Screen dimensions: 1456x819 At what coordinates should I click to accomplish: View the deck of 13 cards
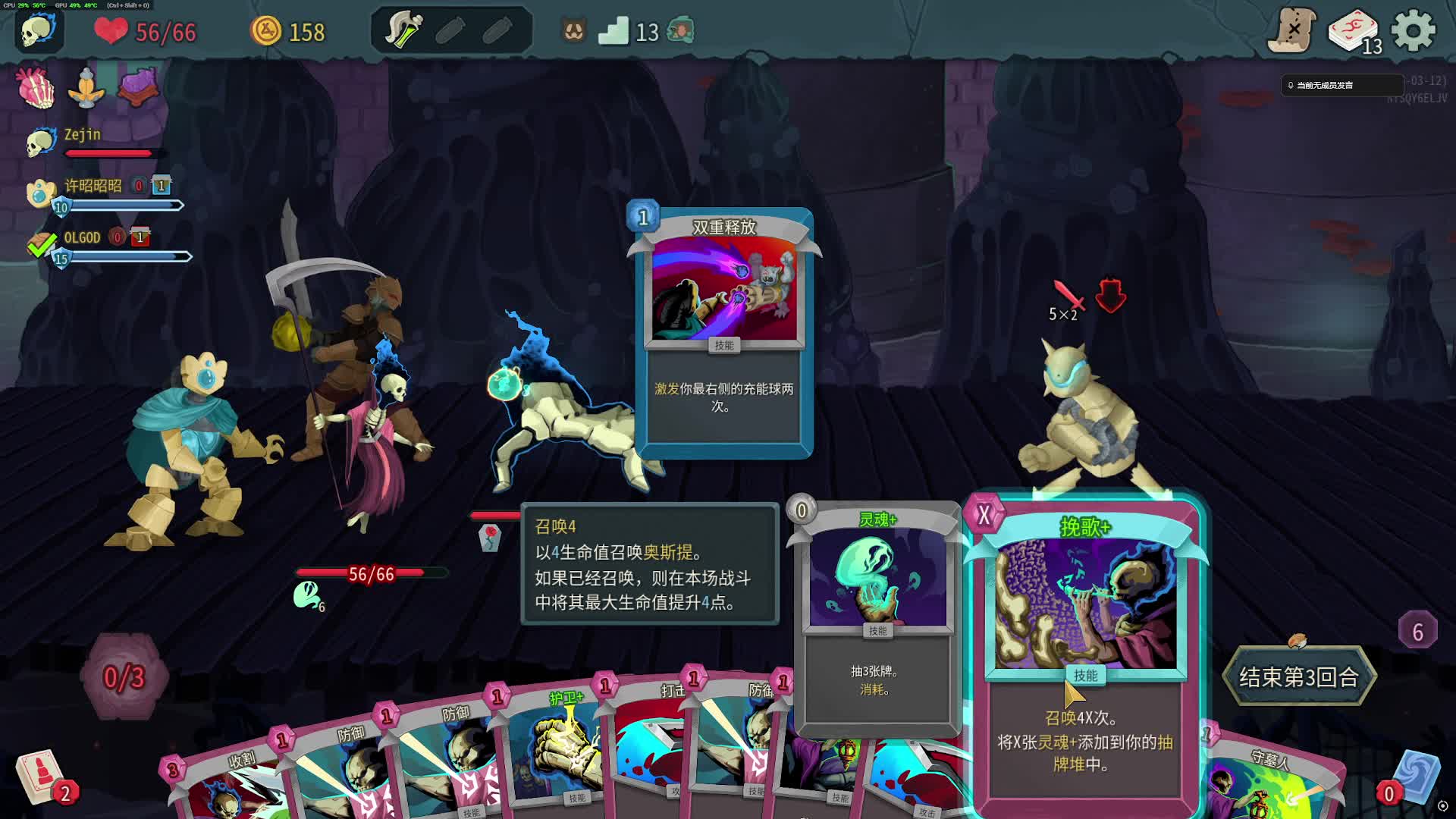coord(1354,33)
